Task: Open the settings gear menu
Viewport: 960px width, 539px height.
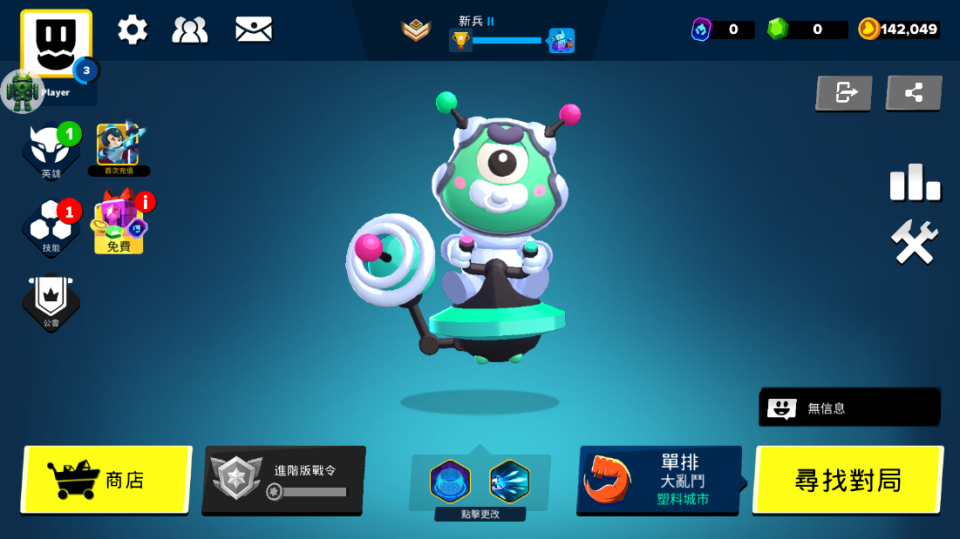Action: [132, 30]
